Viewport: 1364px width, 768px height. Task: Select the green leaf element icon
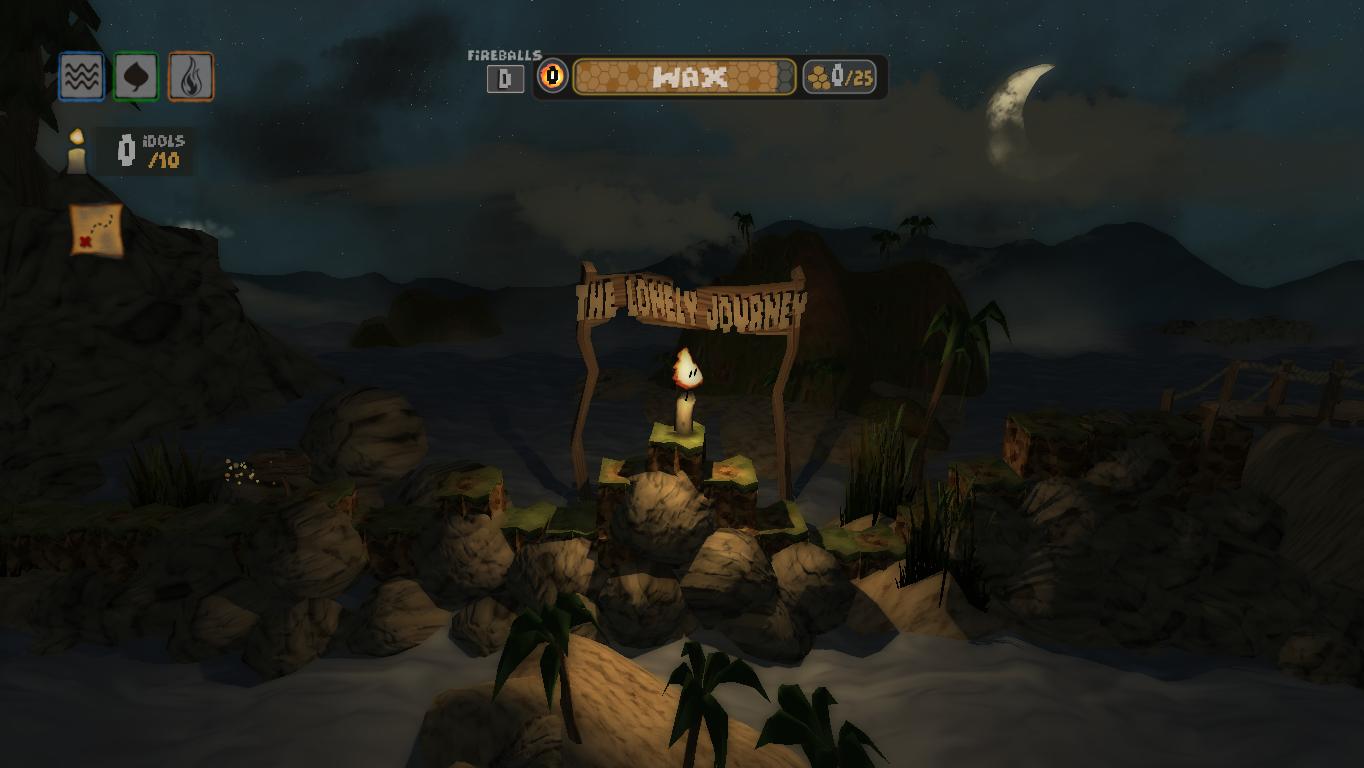pyautogui.click(x=136, y=76)
